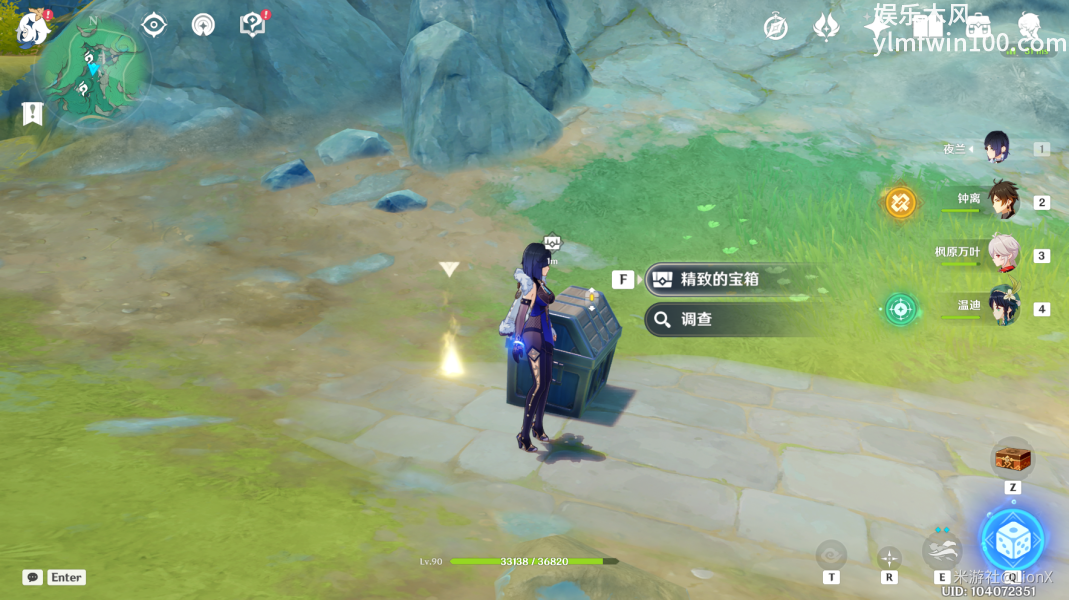Image resolution: width=1069 pixels, height=600 pixels.
Task: Switch to party member 钟离
Action: point(1002,200)
